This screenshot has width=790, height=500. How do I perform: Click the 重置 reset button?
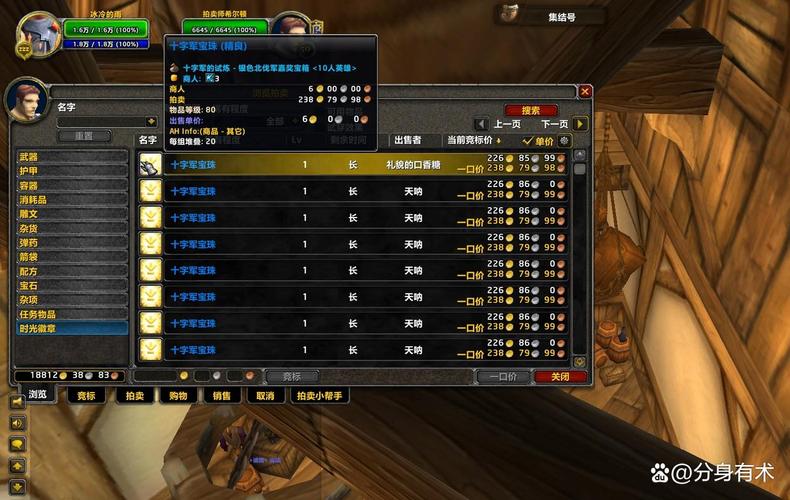[84, 136]
